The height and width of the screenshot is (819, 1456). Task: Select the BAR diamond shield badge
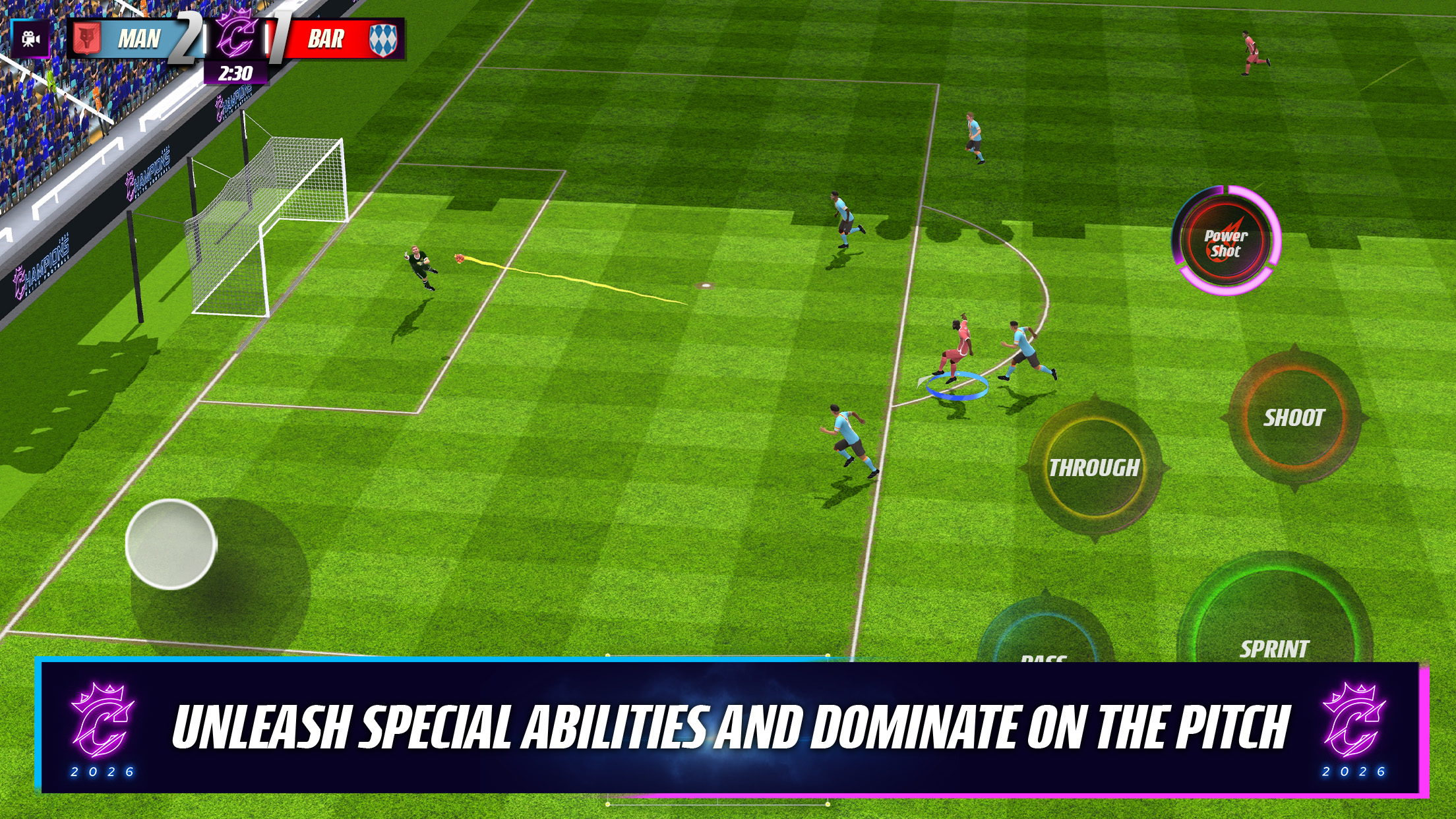pos(380,40)
